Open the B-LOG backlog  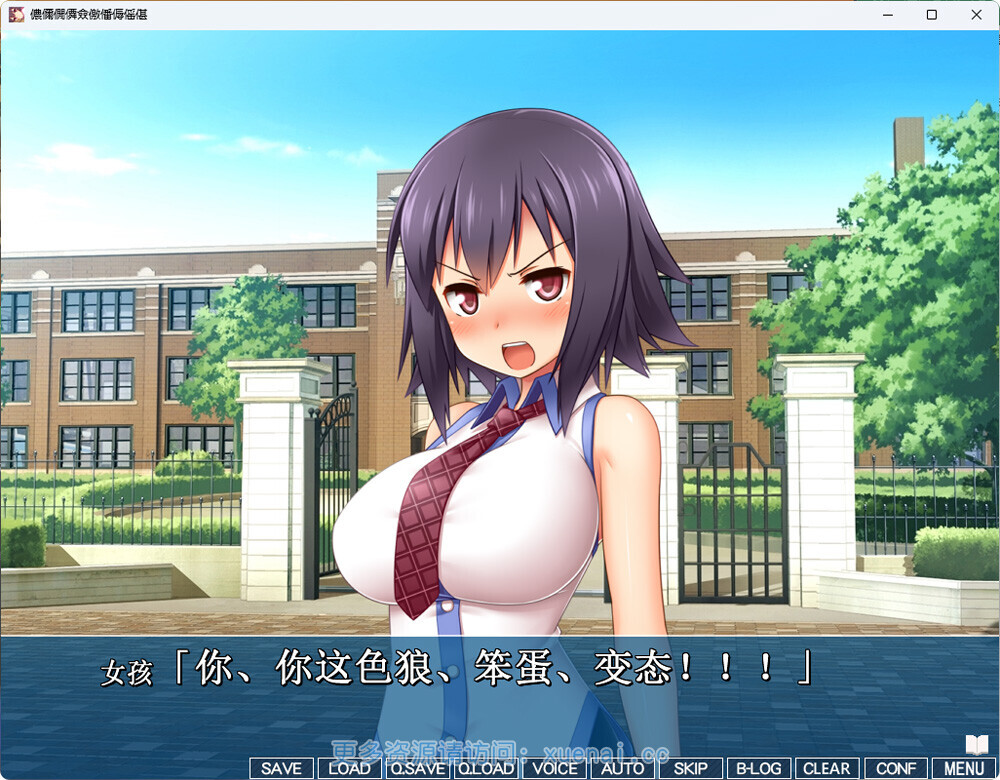click(759, 768)
